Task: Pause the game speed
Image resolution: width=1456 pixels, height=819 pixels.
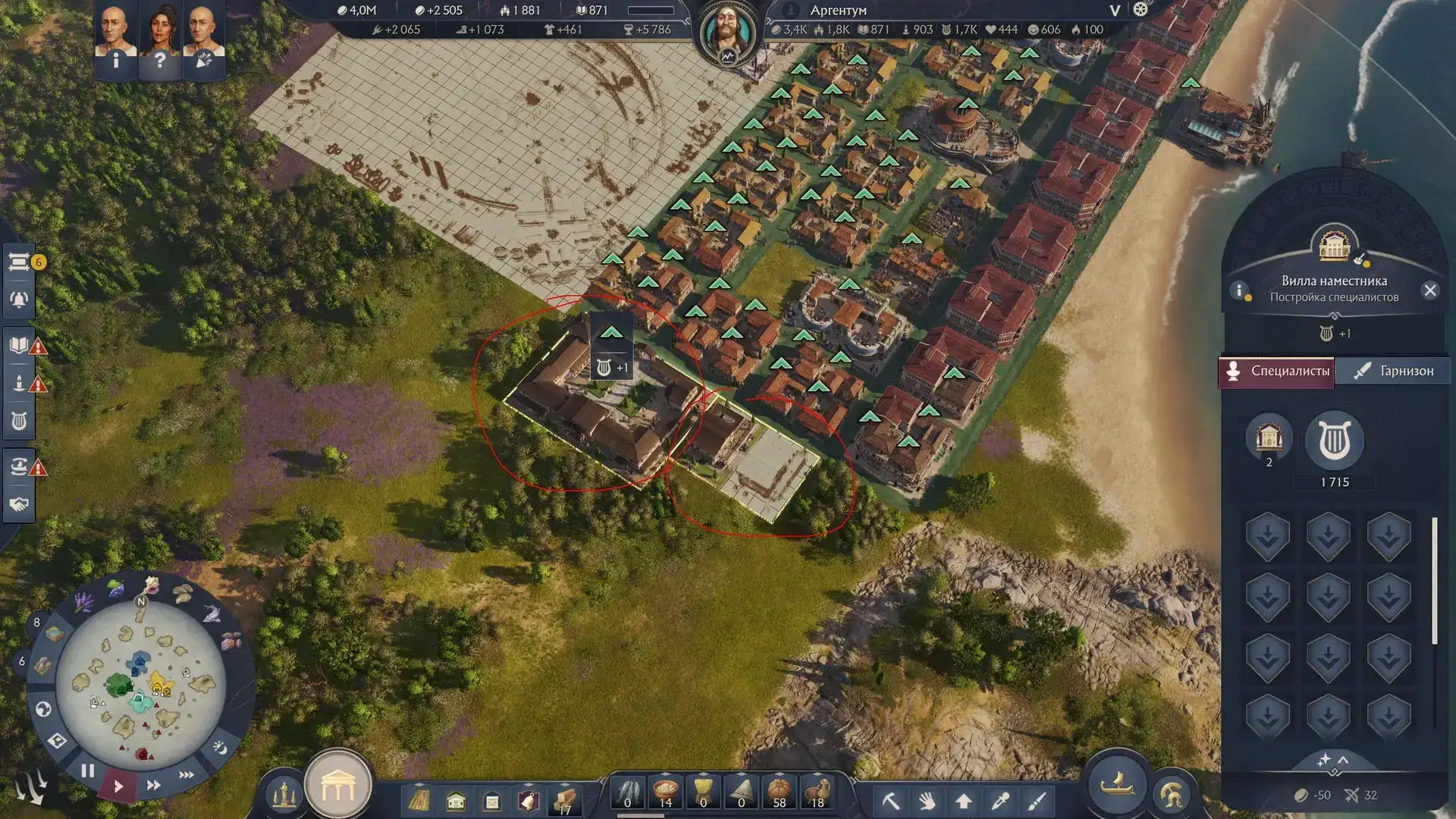Action: point(88,771)
